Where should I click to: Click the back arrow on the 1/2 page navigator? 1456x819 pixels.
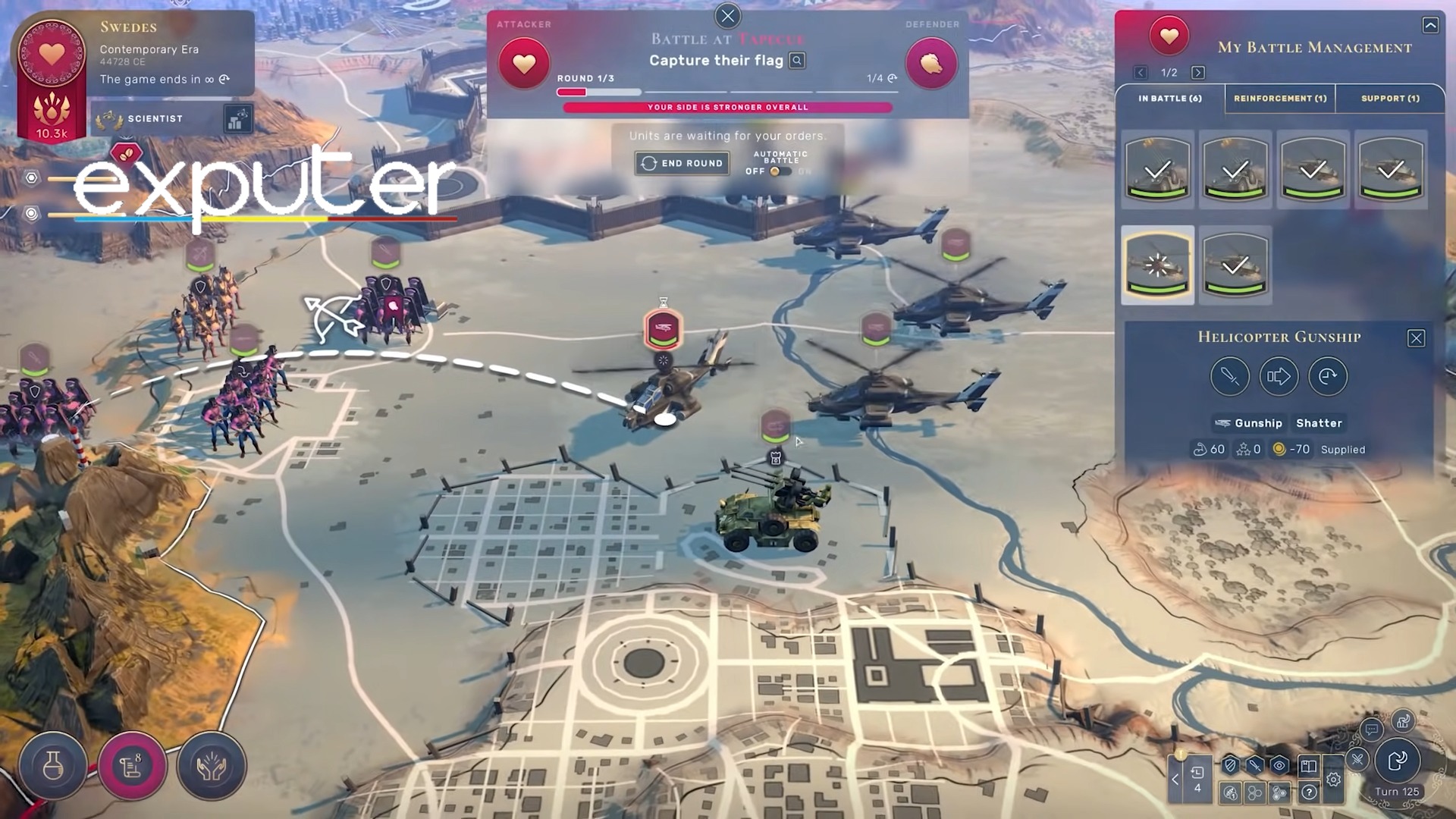[x=1141, y=73]
